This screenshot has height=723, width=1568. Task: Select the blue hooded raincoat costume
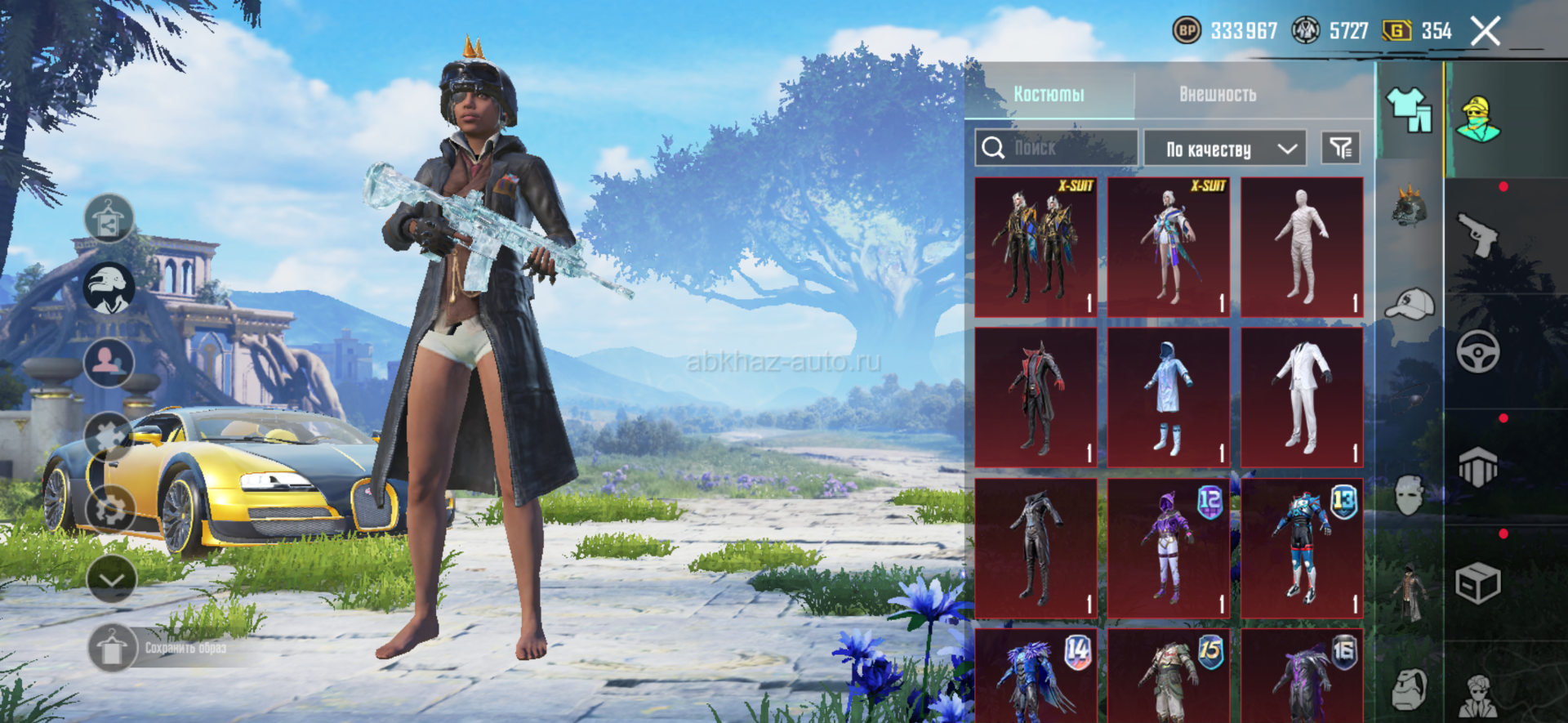1169,398
